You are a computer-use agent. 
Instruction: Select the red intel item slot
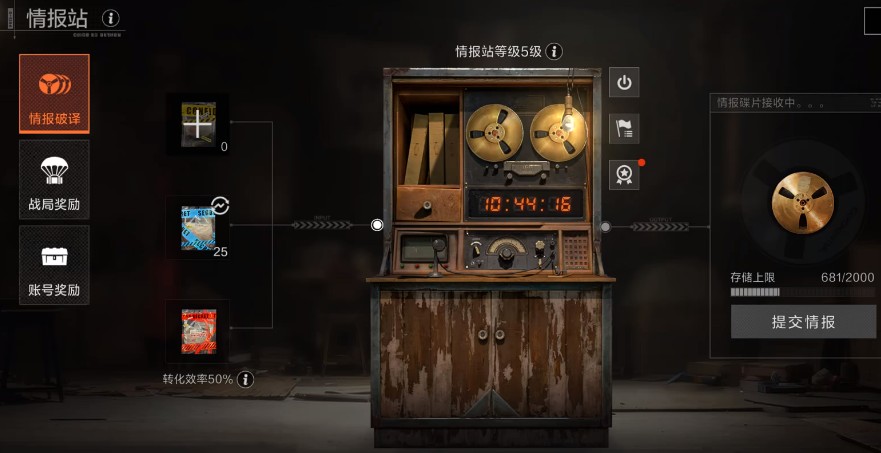click(x=198, y=331)
